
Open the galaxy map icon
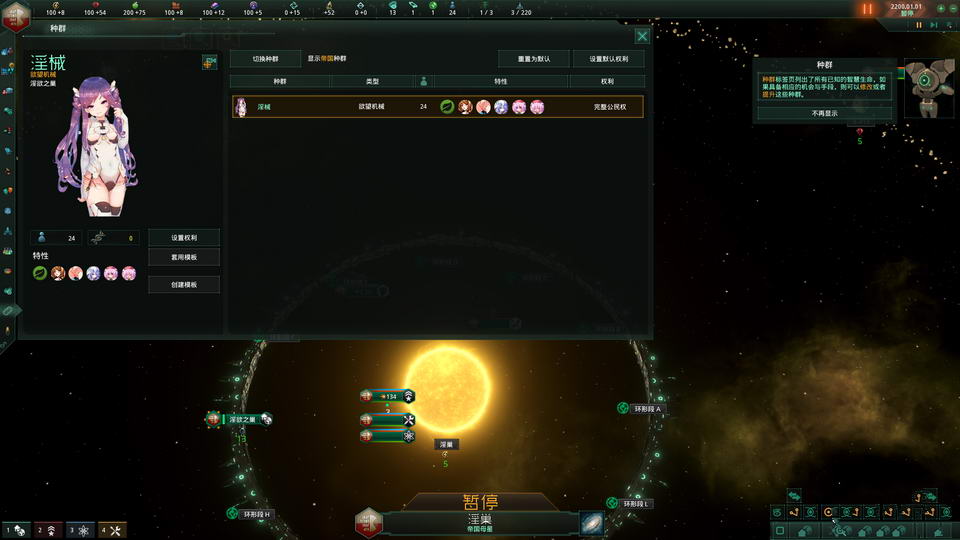pos(591,523)
